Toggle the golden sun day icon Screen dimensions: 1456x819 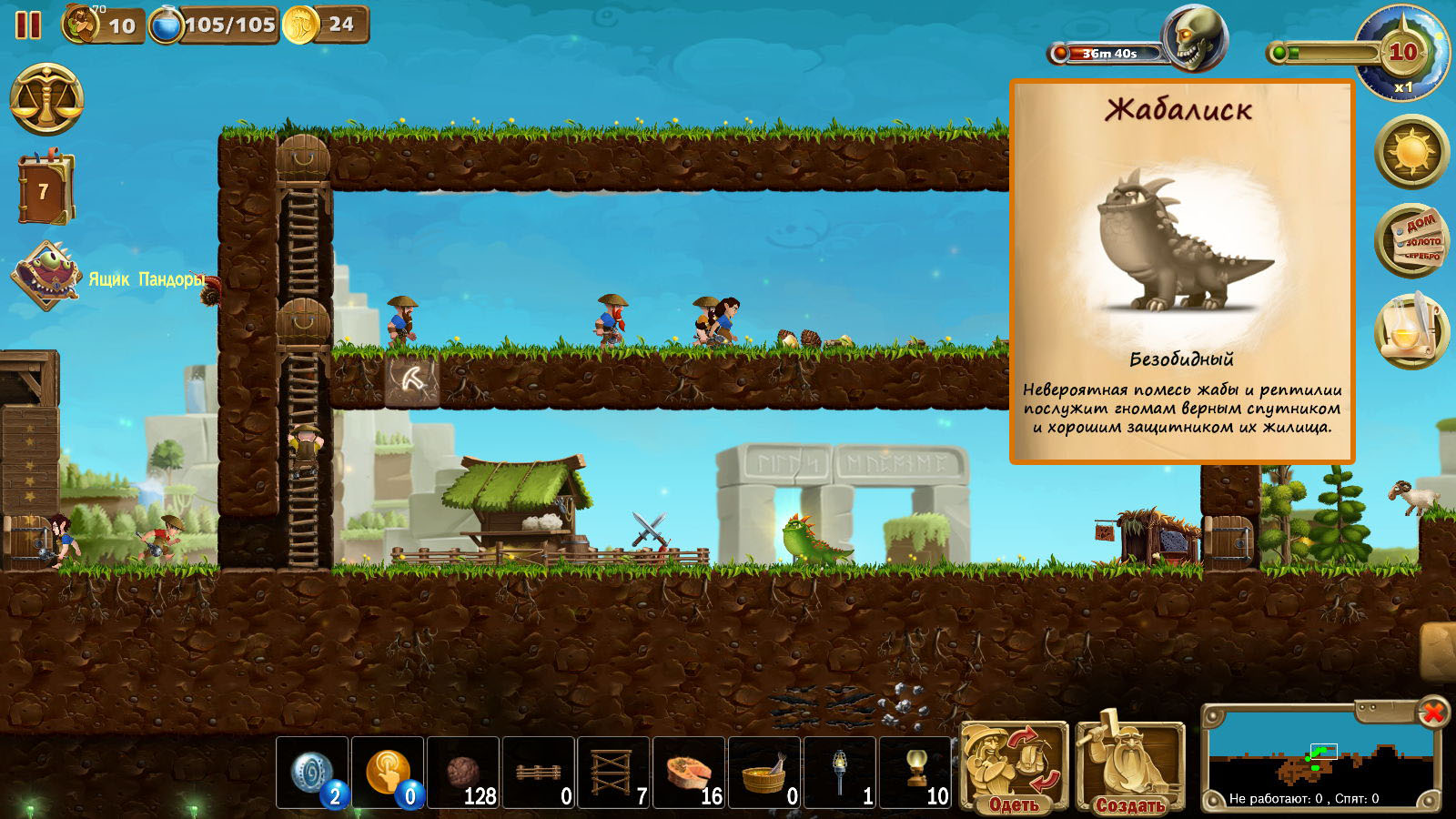pos(1410,151)
